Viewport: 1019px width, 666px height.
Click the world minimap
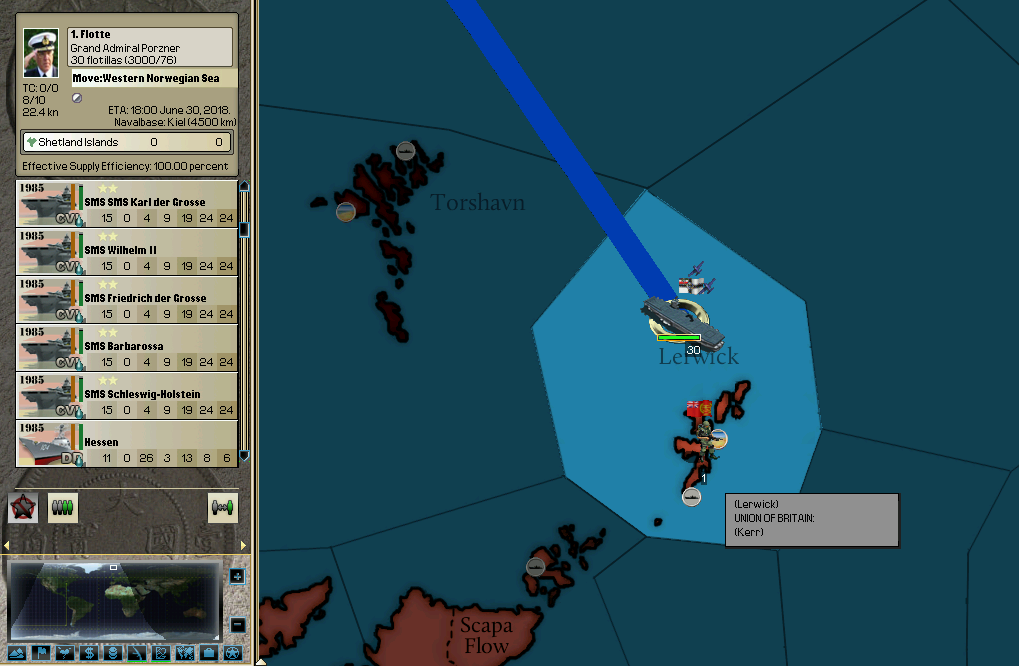[x=115, y=599]
